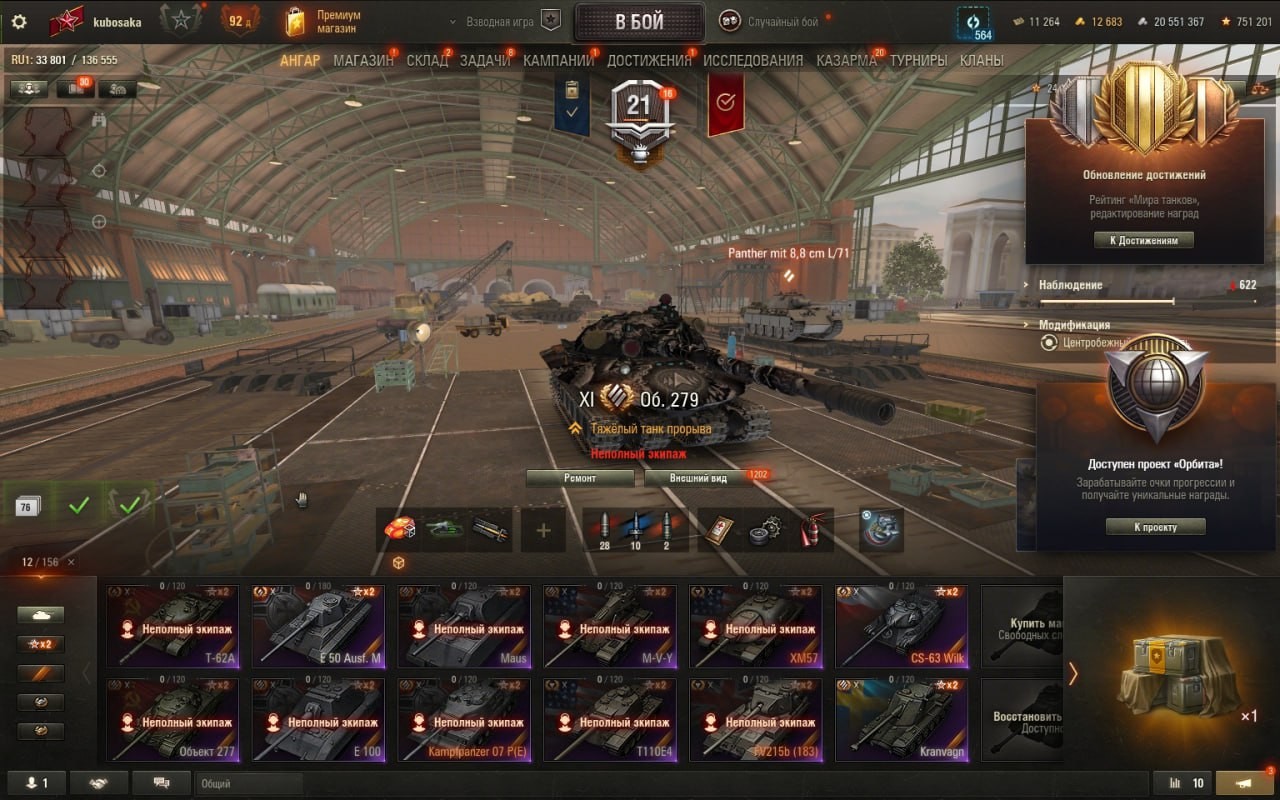Switch to the СКЛАД tab
The height and width of the screenshot is (800, 1280).
[x=427, y=60]
